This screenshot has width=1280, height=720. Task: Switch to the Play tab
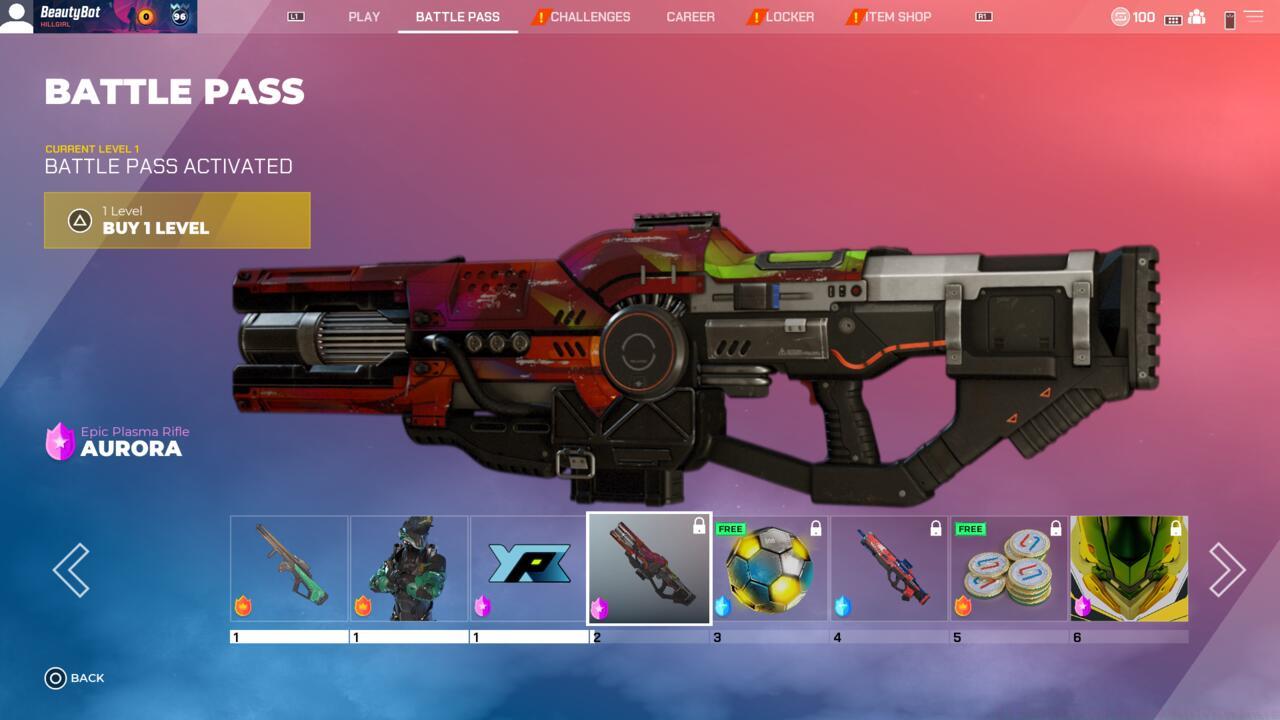click(364, 17)
